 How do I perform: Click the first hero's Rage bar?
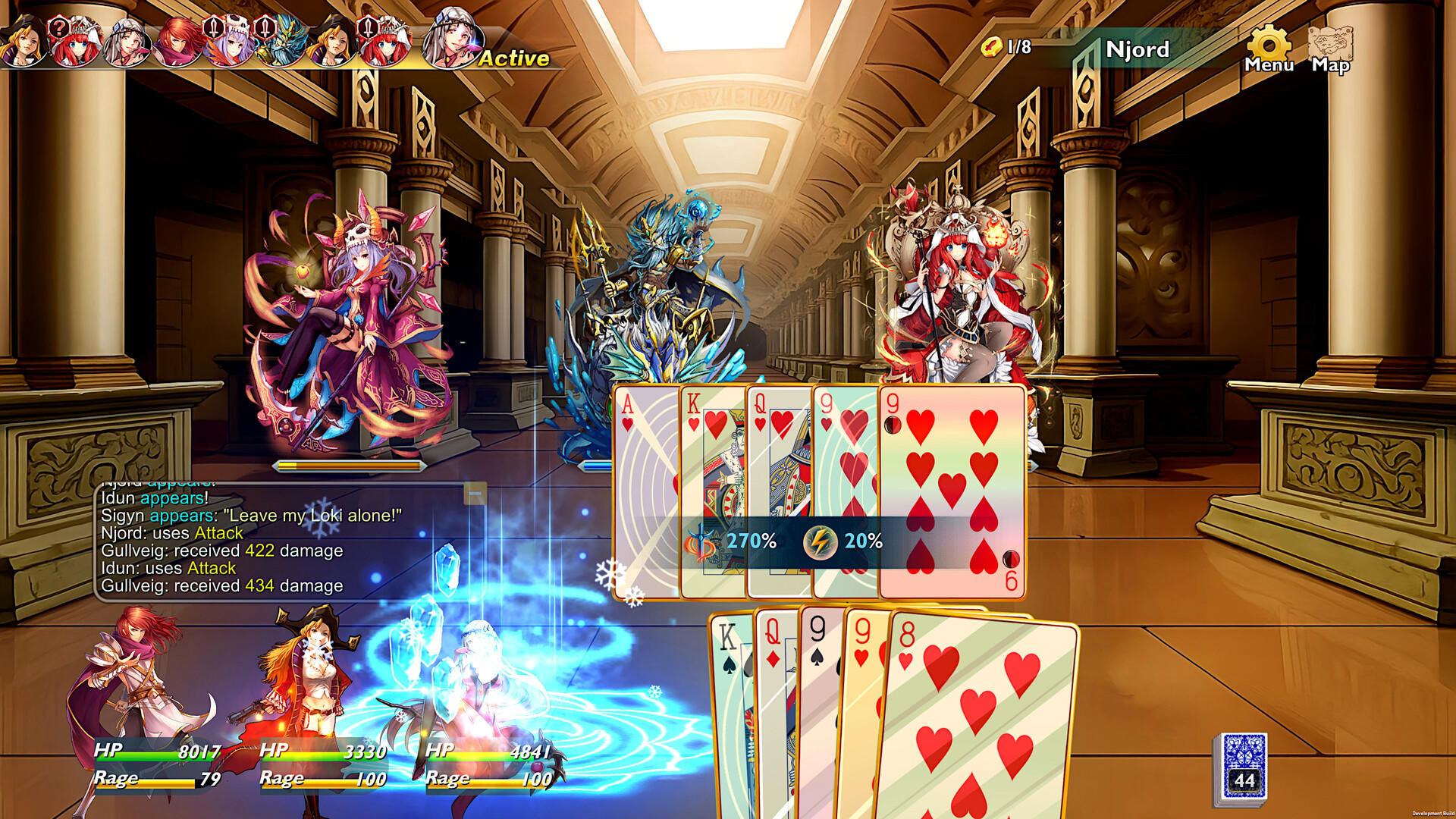(152, 777)
